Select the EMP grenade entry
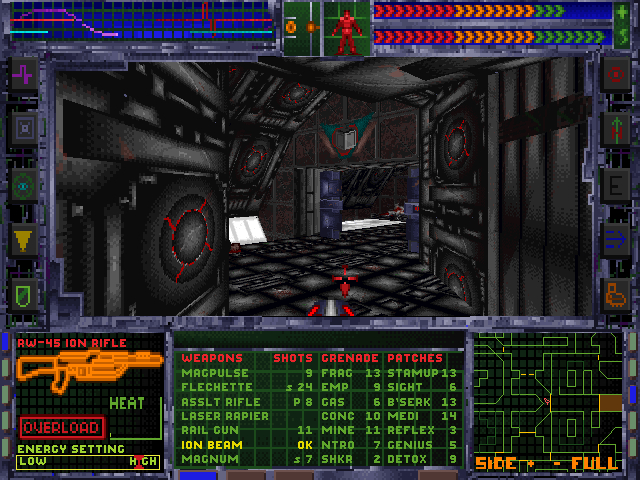 pos(334,387)
